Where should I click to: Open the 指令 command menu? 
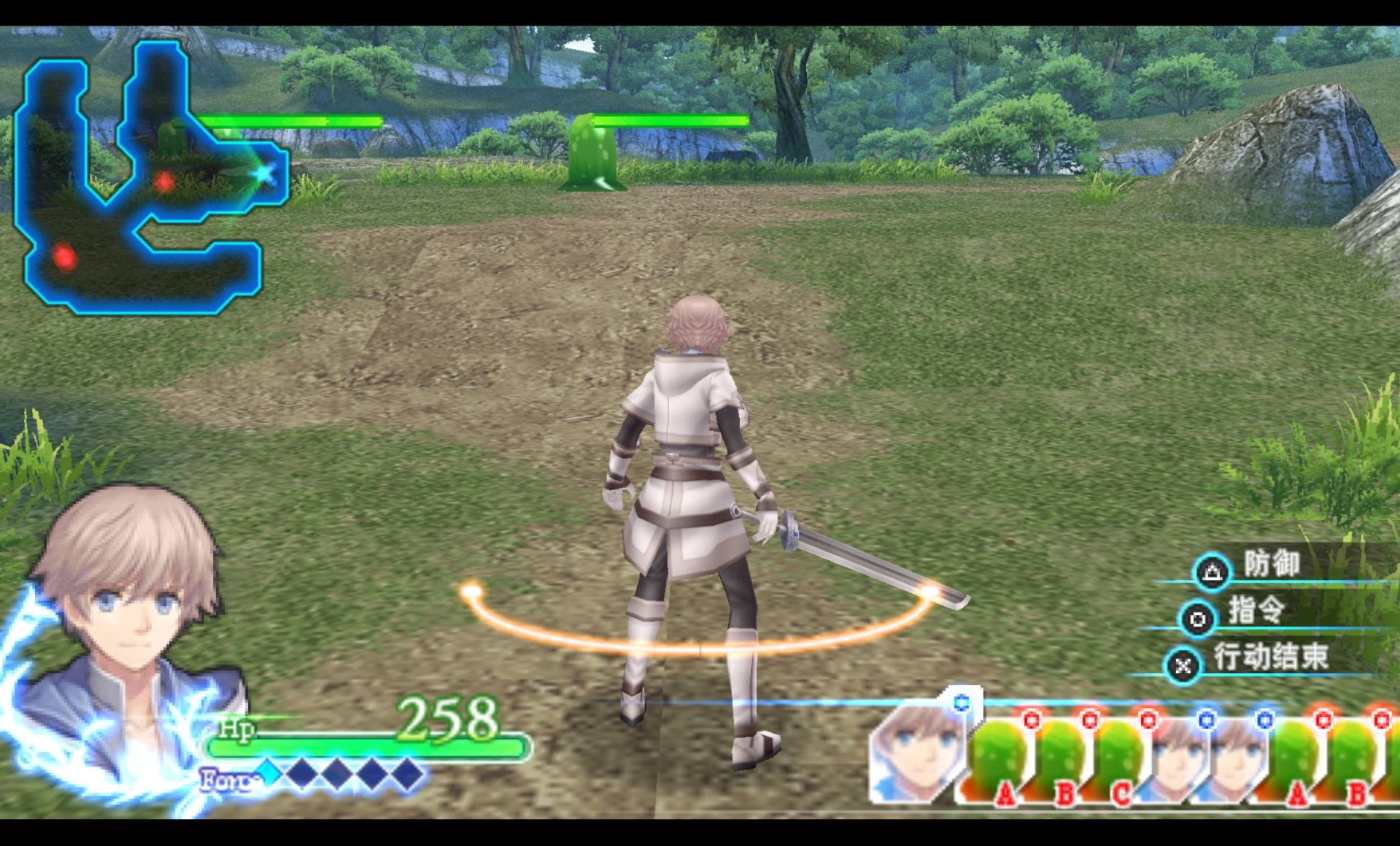point(1255,611)
